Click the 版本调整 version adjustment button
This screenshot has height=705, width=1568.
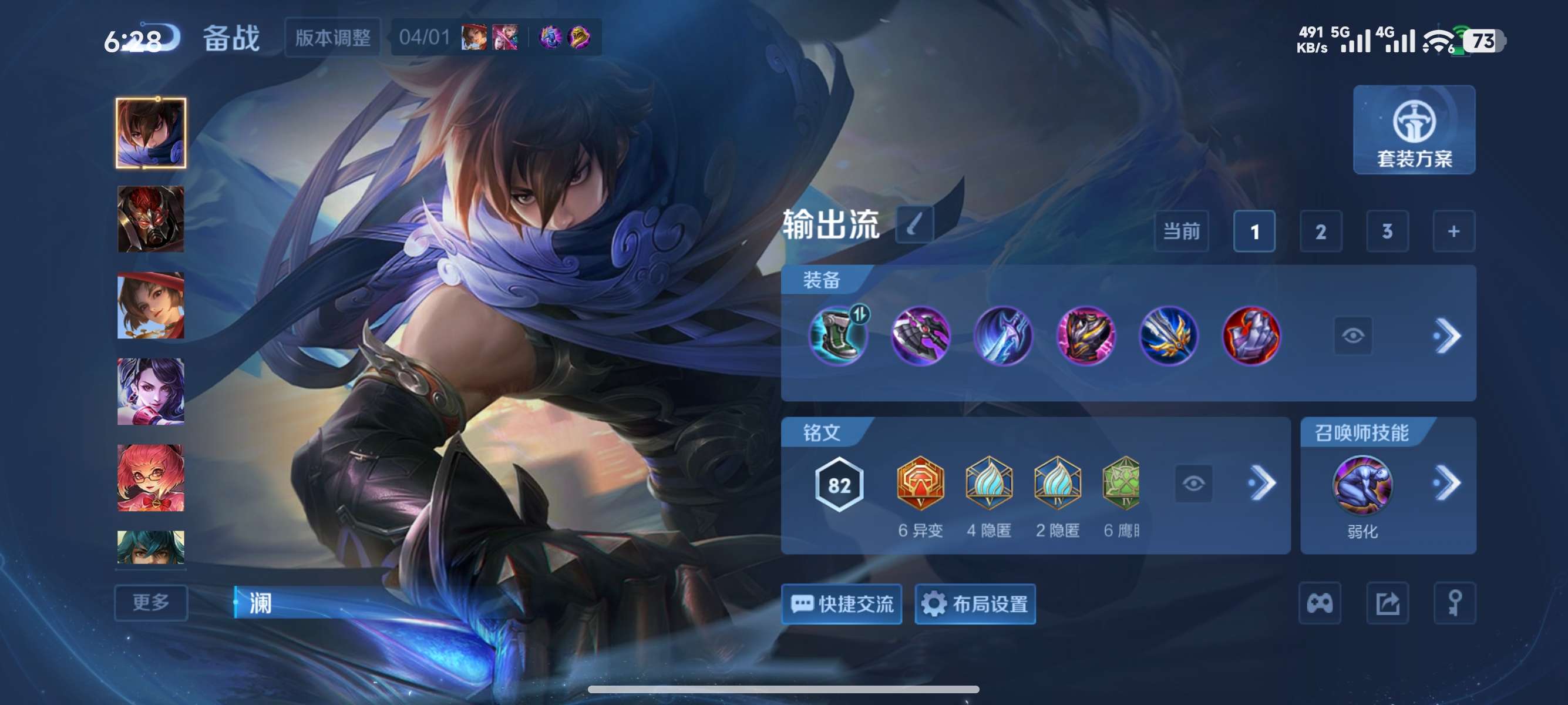(x=334, y=36)
